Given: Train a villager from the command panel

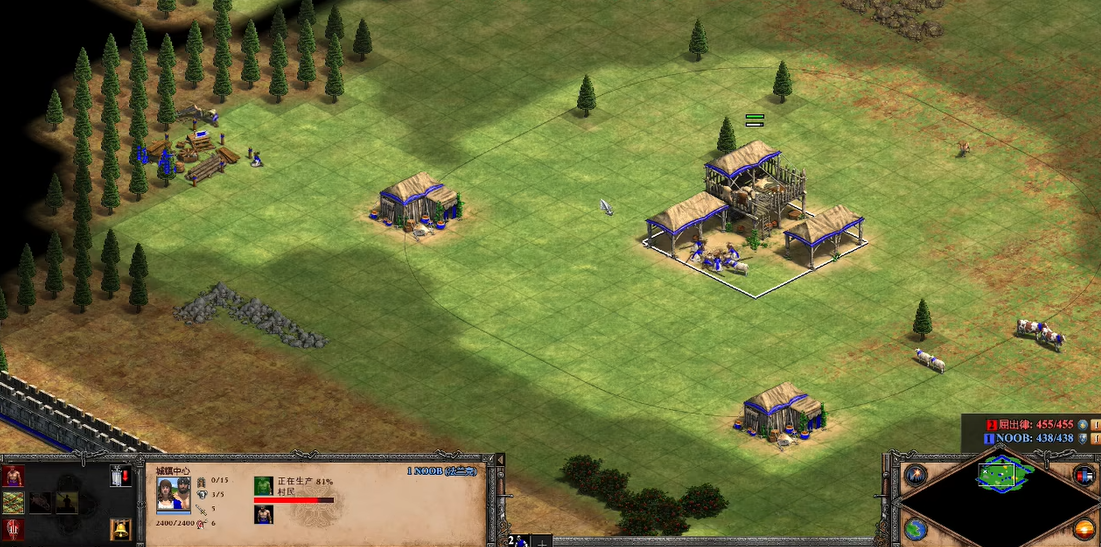Looking at the screenshot, I should (14, 476).
